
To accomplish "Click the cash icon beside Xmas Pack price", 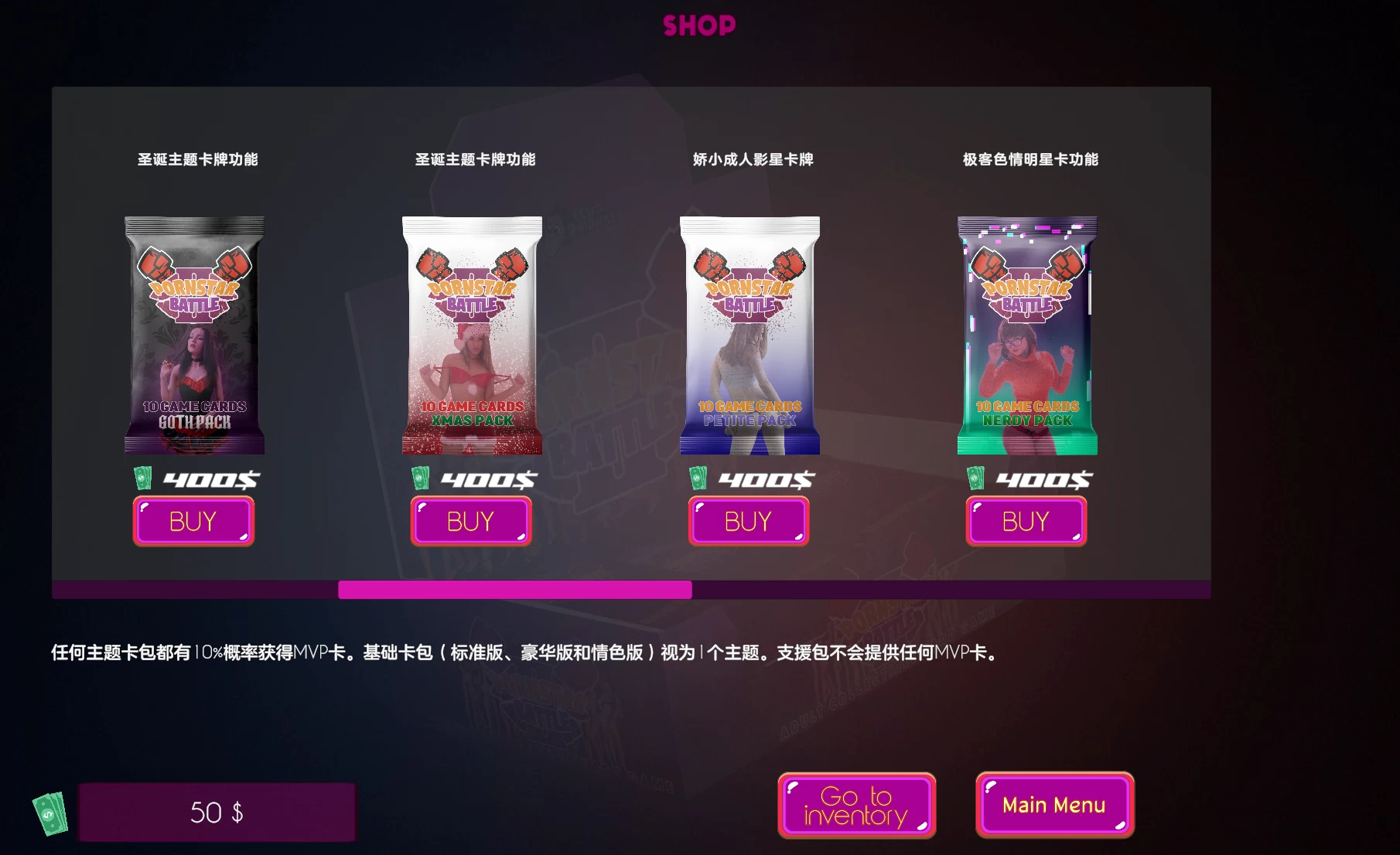I will coord(420,479).
